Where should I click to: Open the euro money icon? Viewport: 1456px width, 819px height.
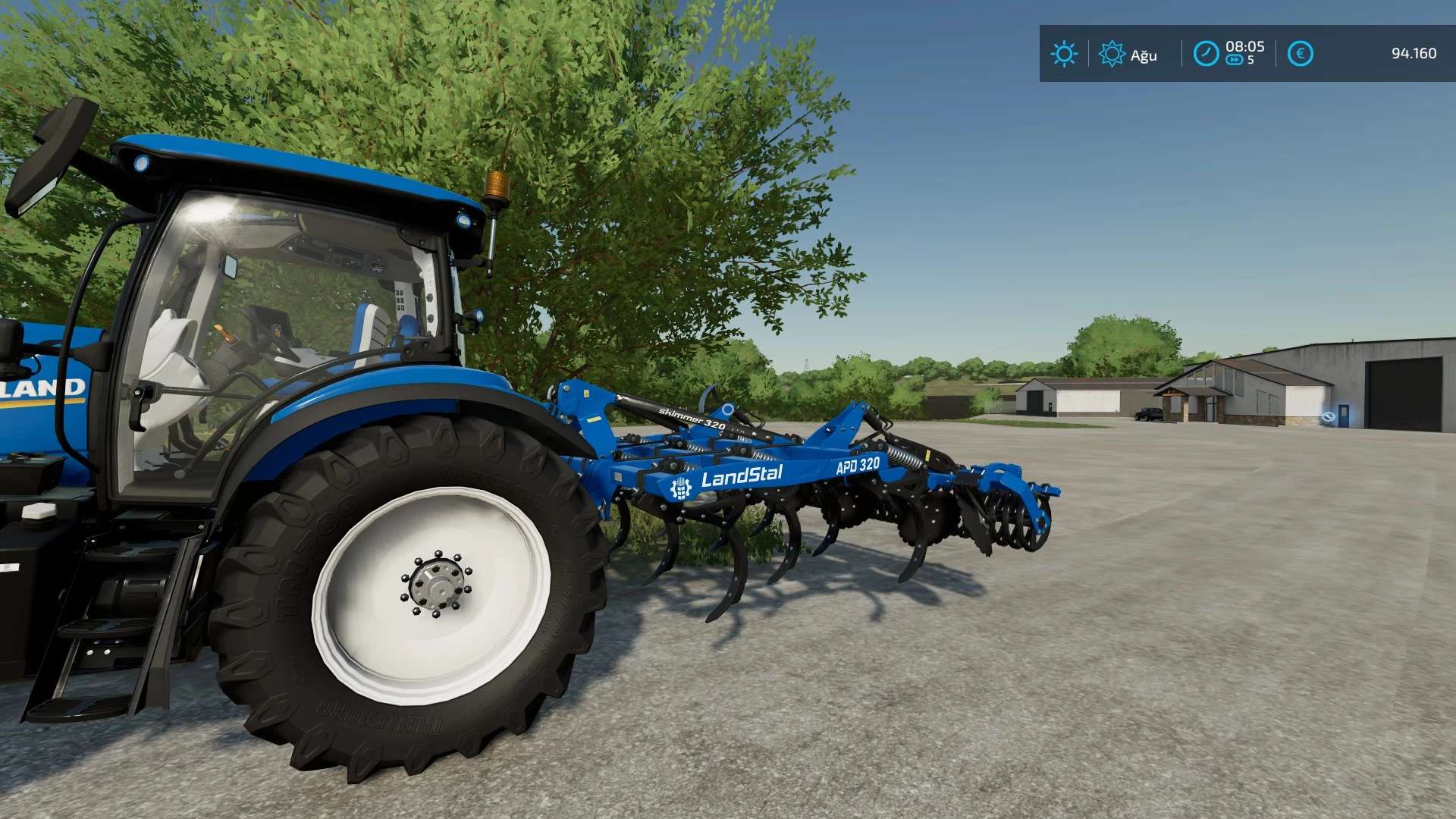(1300, 54)
